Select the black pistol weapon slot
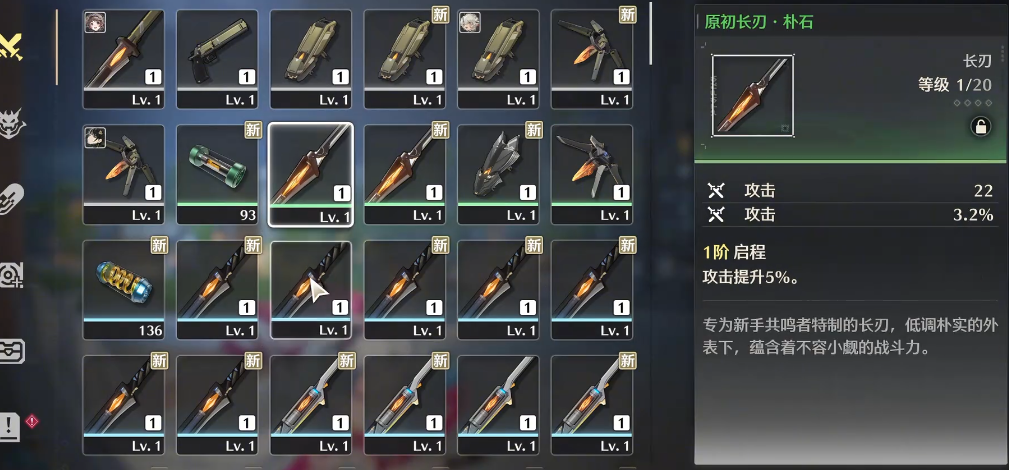This screenshot has width=1009, height=470. [216, 58]
